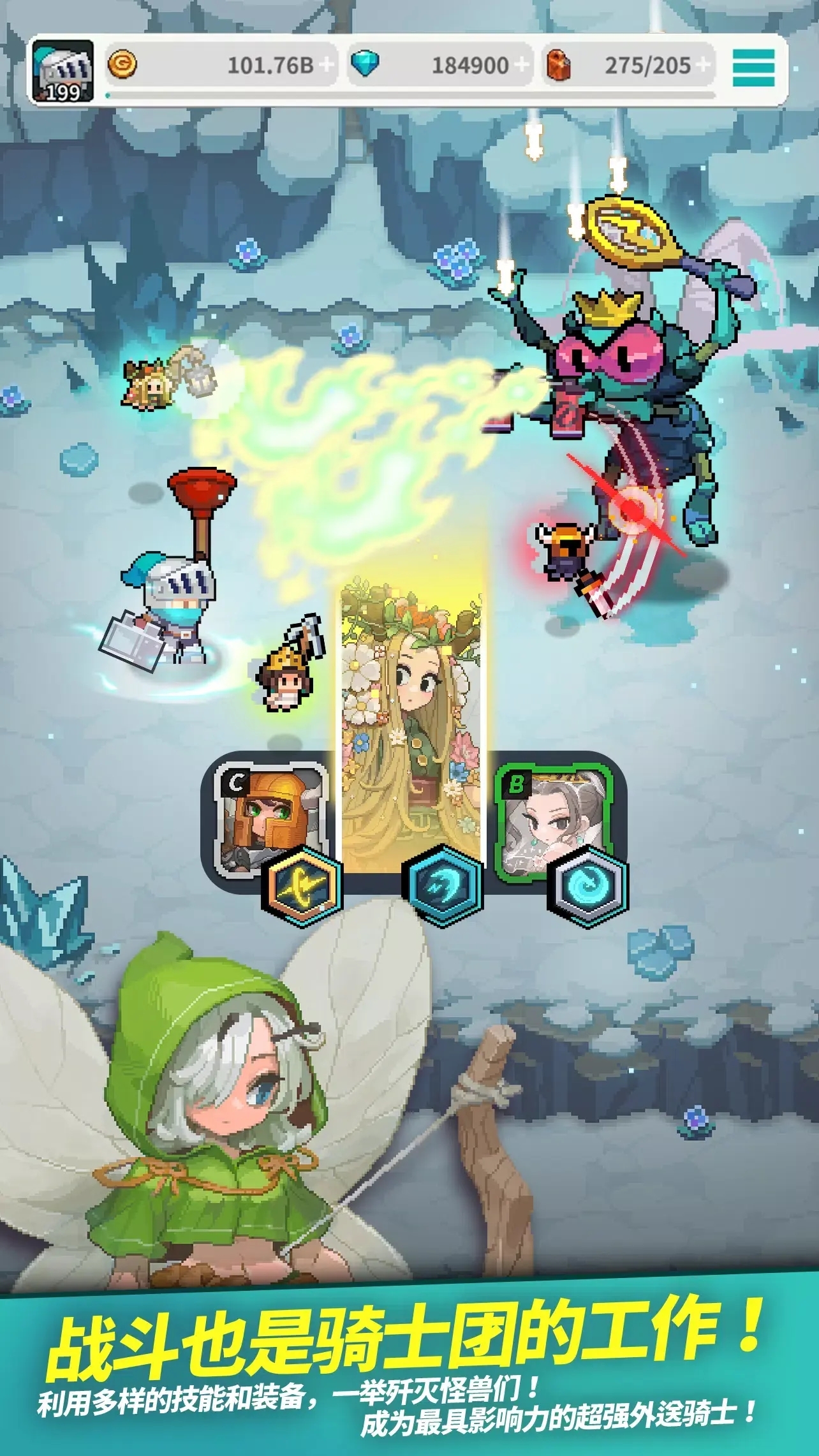The width and height of the screenshot is (819, 1456).
Task: Refill delivery stamina with plus button
Action: [704, 65]
